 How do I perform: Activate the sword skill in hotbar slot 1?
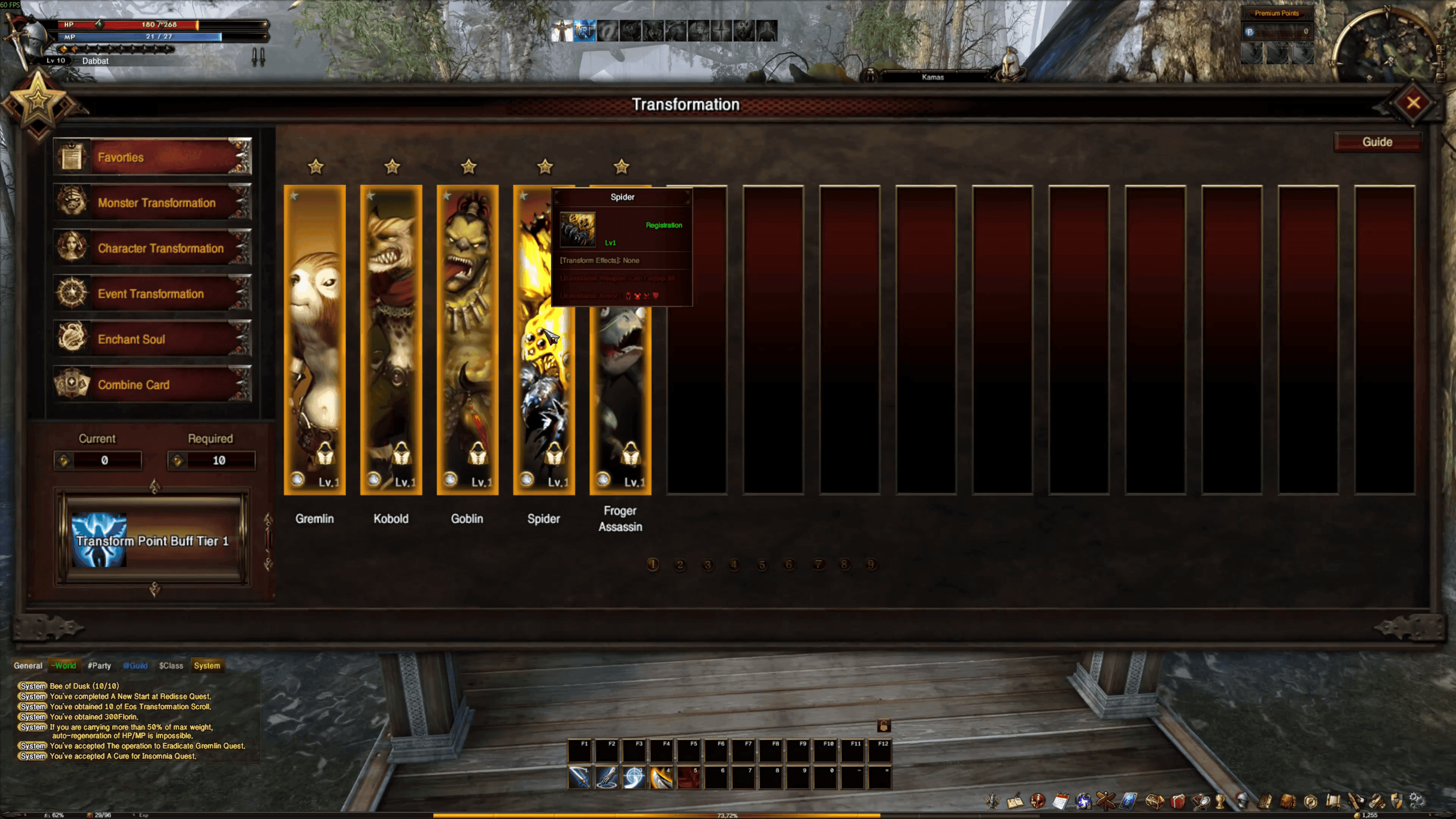(x=580, y=778)
